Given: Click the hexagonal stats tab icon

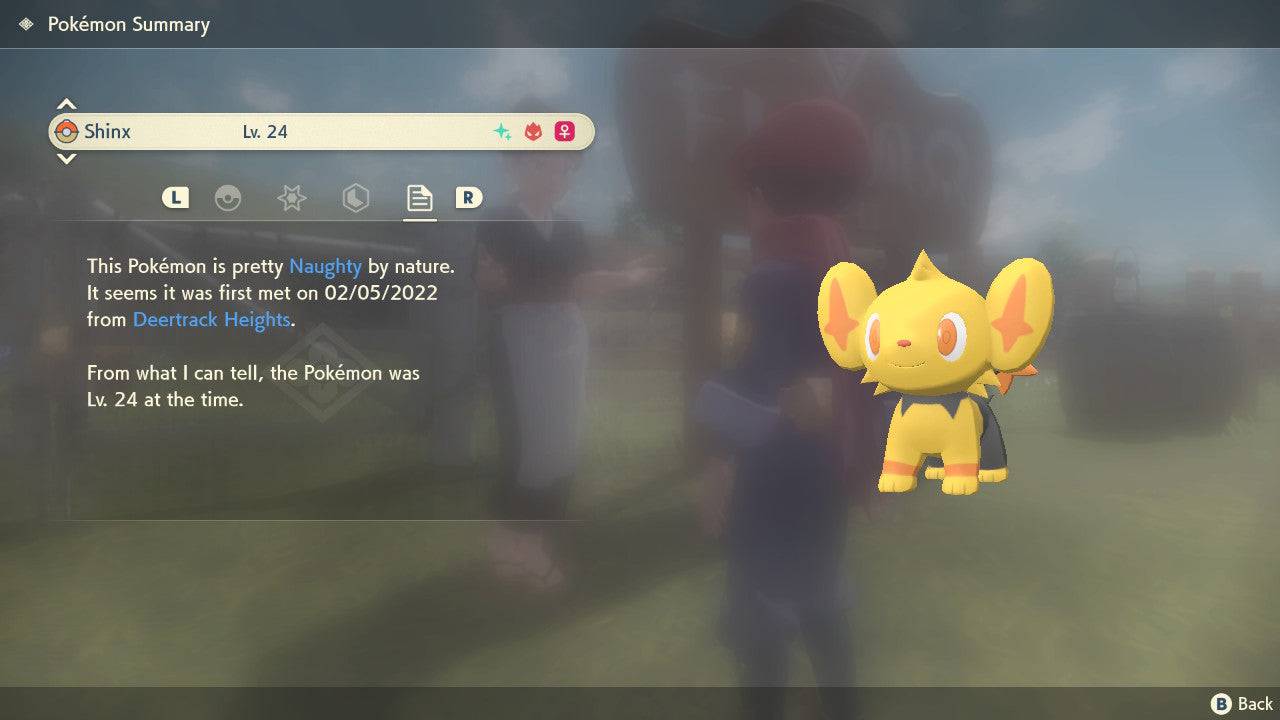Looking at the screenshot, I should [355, 197].
